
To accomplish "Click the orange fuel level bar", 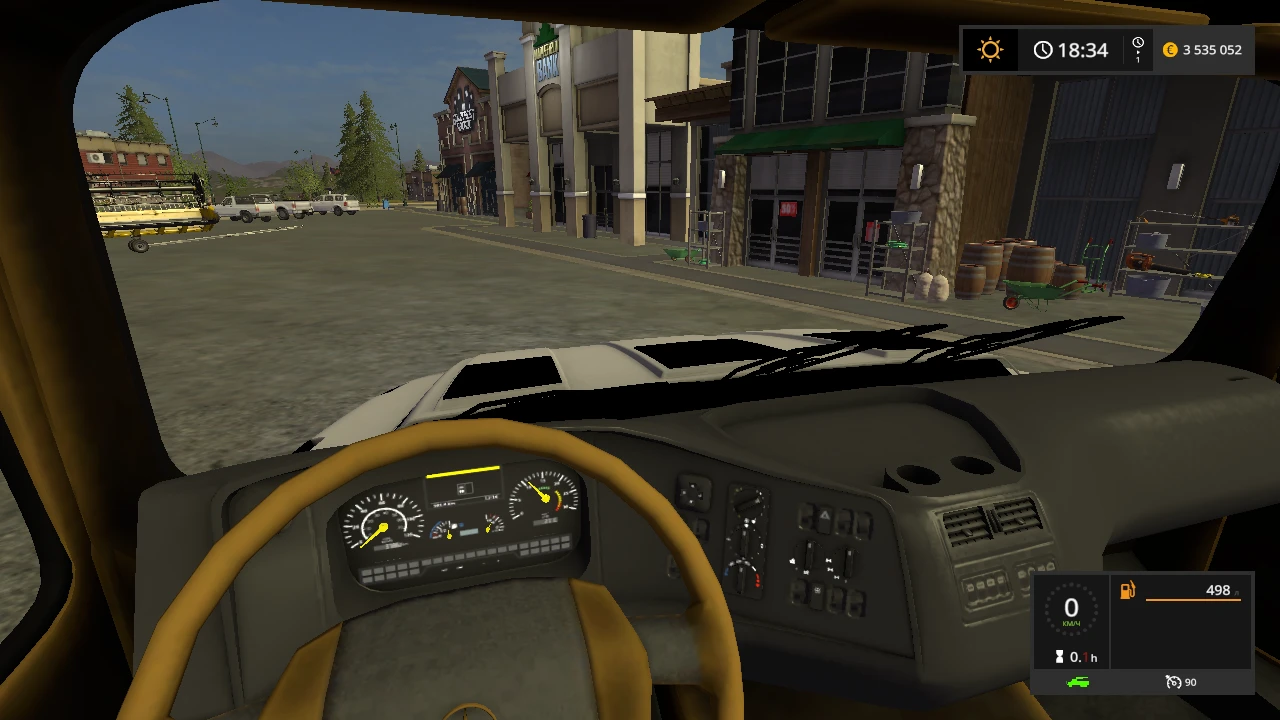I will 1193,600.
